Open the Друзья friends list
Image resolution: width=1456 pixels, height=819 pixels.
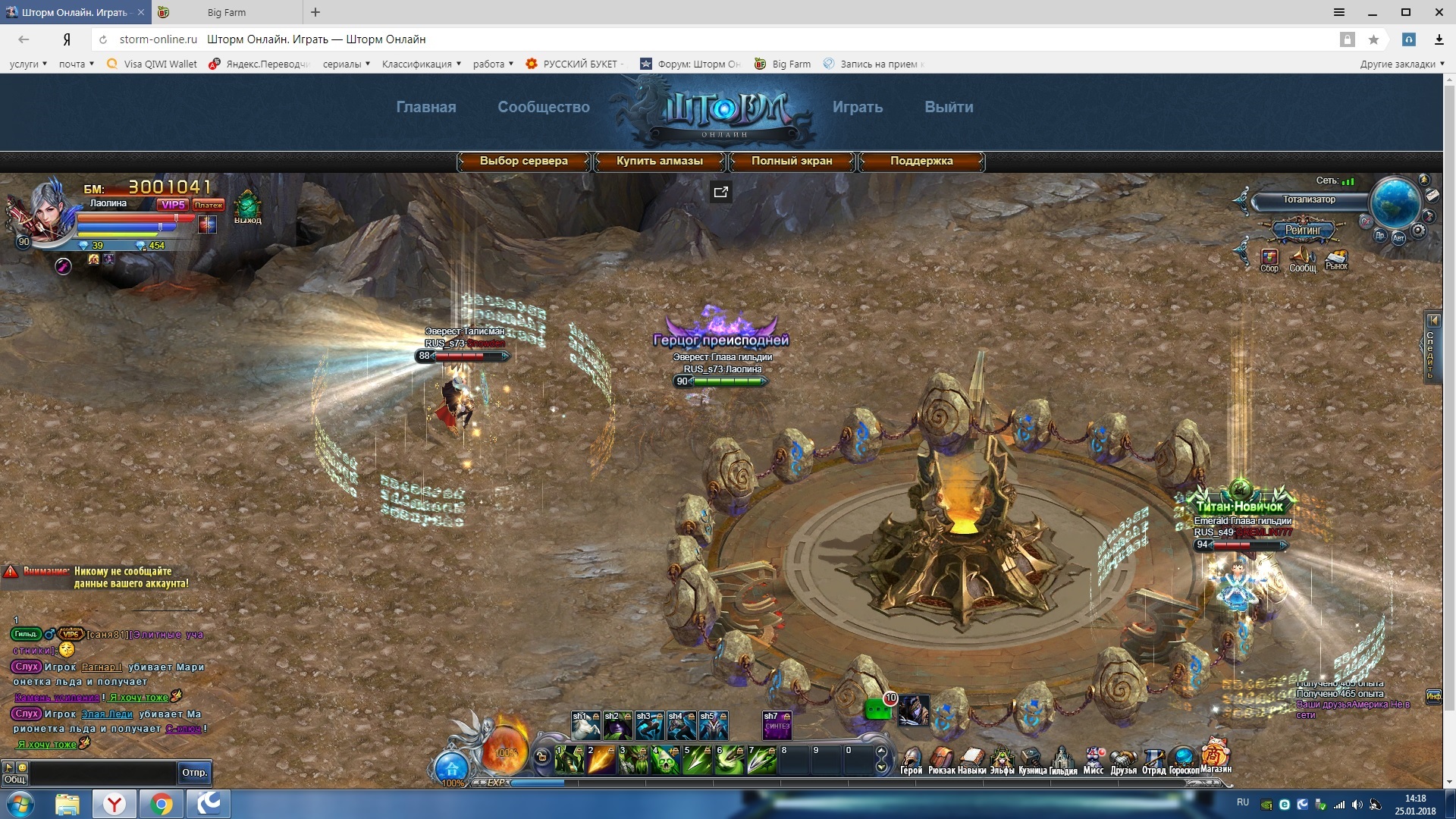(x=1123, y=760)
